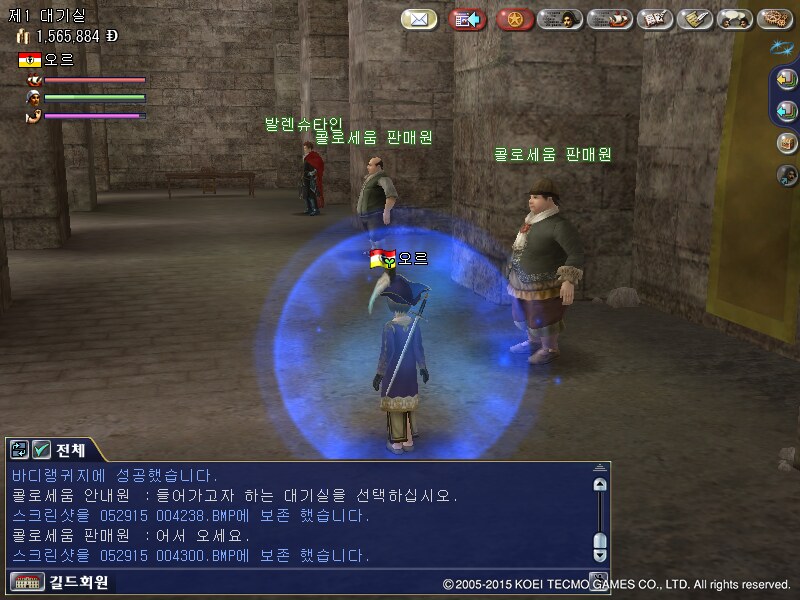This screenshot has width=800, height=600.
Task: Open the mail envelope button
Action: [x=419, y=19]
